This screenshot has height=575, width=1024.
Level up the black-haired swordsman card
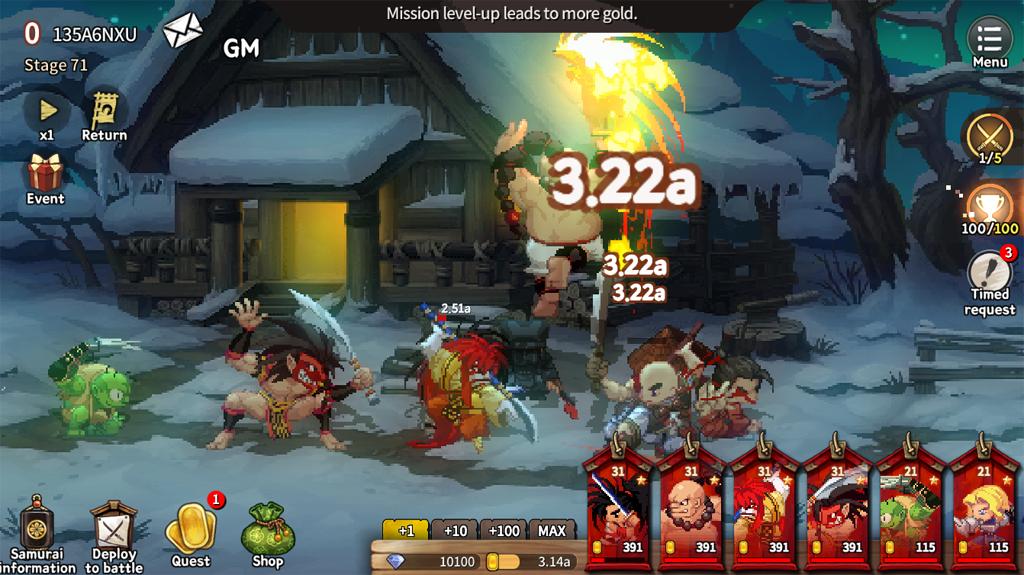(618, 507)
